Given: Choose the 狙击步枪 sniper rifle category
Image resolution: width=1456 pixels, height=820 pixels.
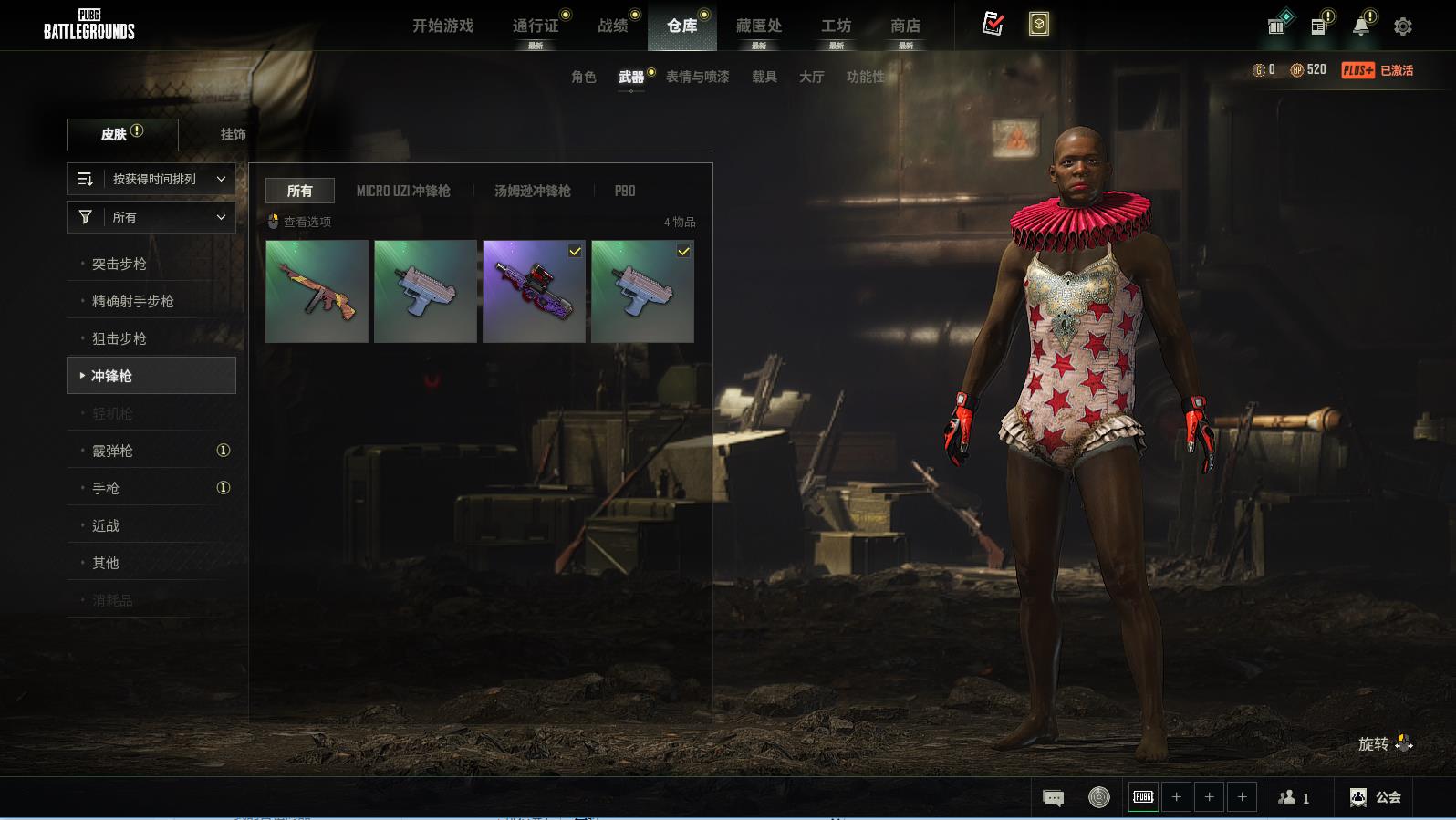Looking at the screenshot, I should (x=120, y=338).
